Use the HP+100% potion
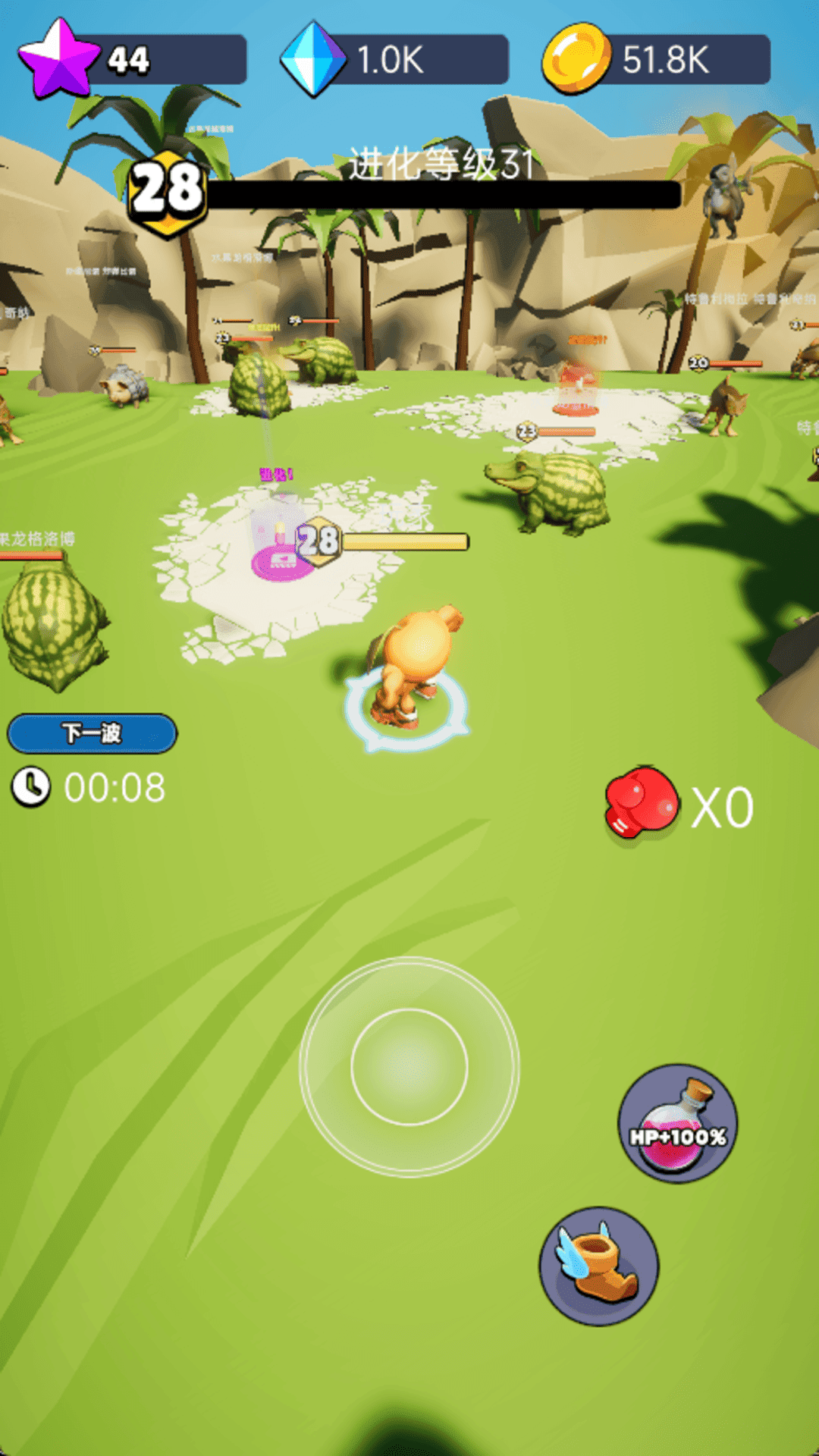819x1456 pixels. tap(676, 1124)
